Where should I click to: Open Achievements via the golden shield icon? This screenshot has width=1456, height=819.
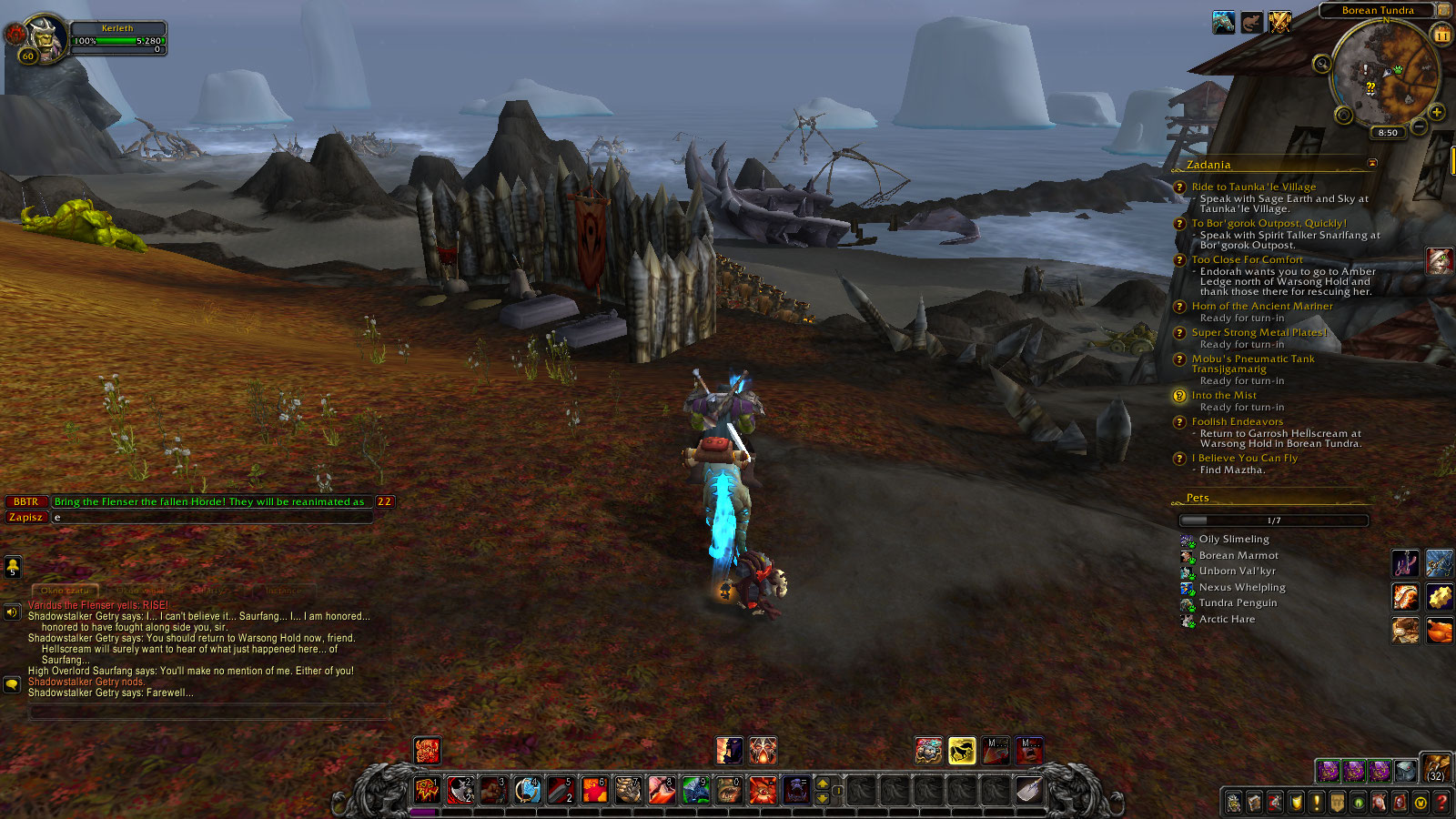click(1296, 801)
